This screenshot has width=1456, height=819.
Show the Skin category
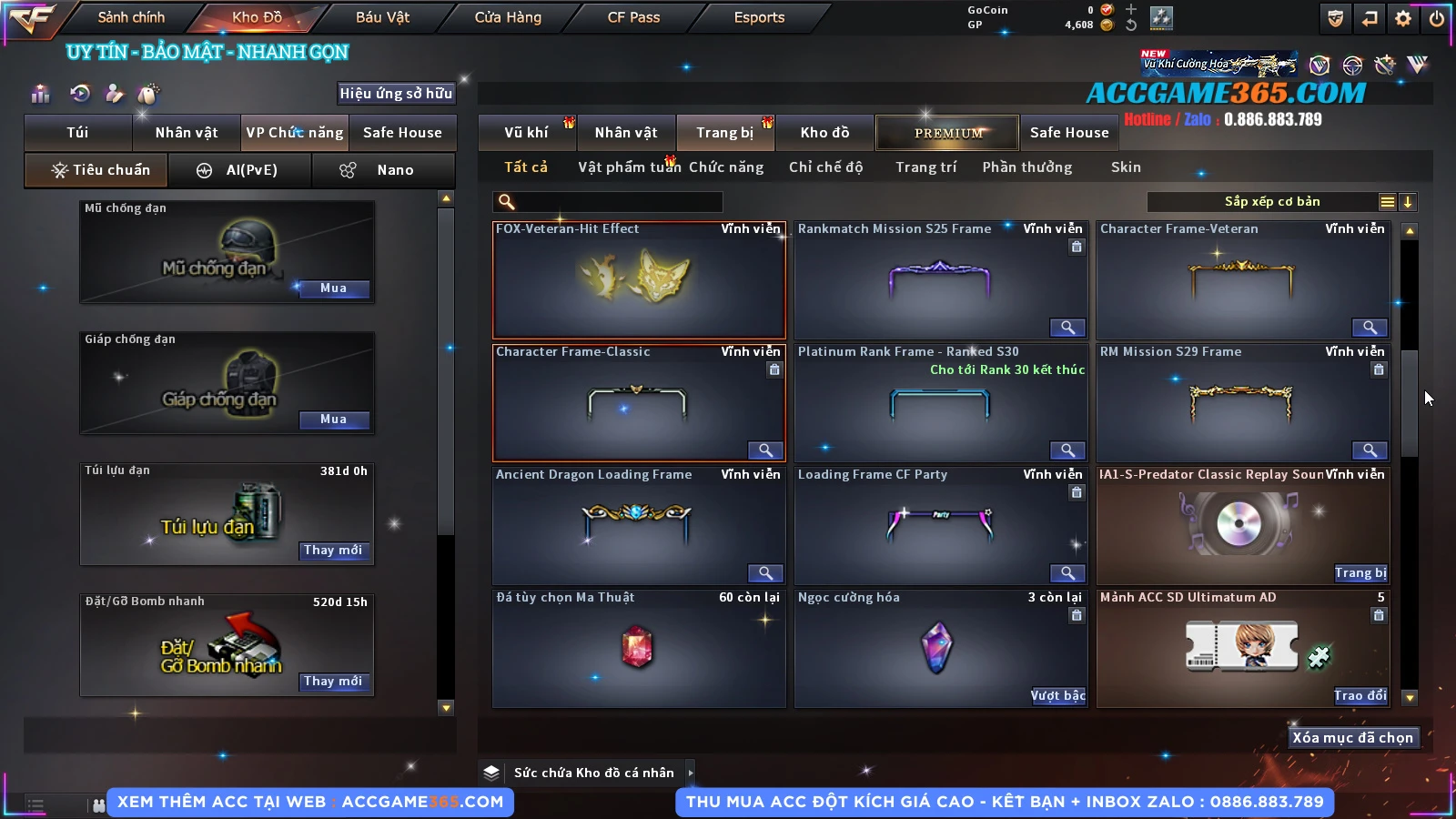(1126, 167)
